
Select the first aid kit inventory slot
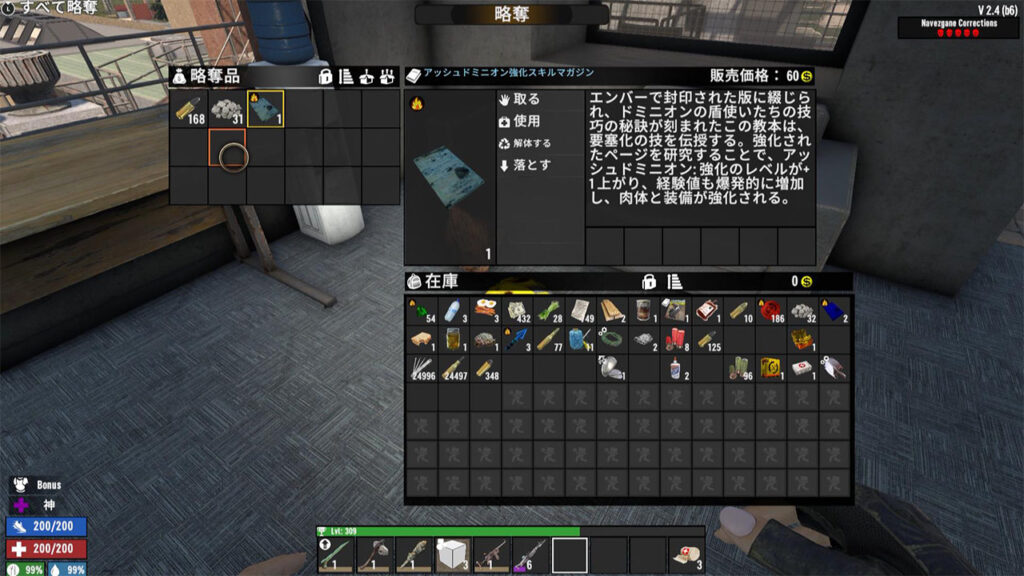tap(802, 368)
